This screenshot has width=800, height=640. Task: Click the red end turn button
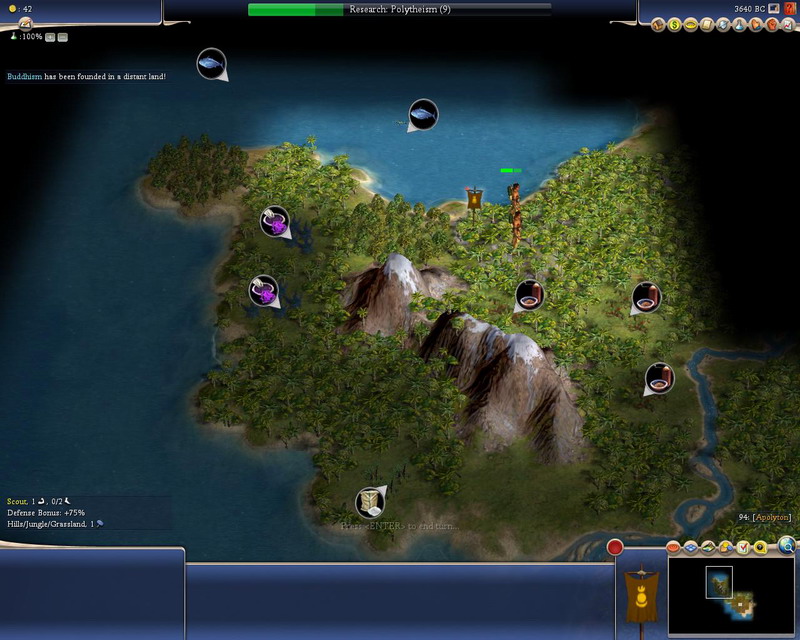click(615, 547)
